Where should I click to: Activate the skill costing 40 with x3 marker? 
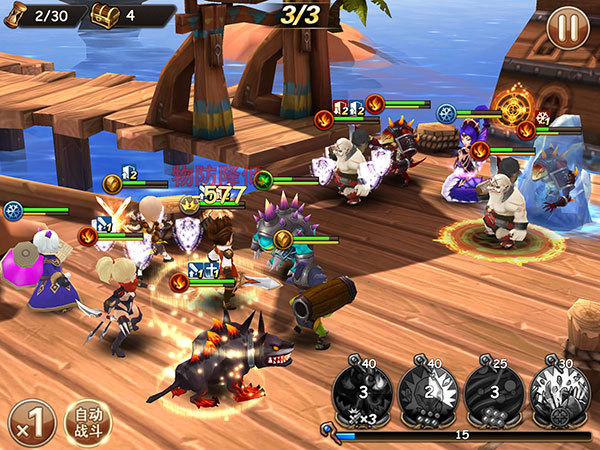(x=360, y=390)
